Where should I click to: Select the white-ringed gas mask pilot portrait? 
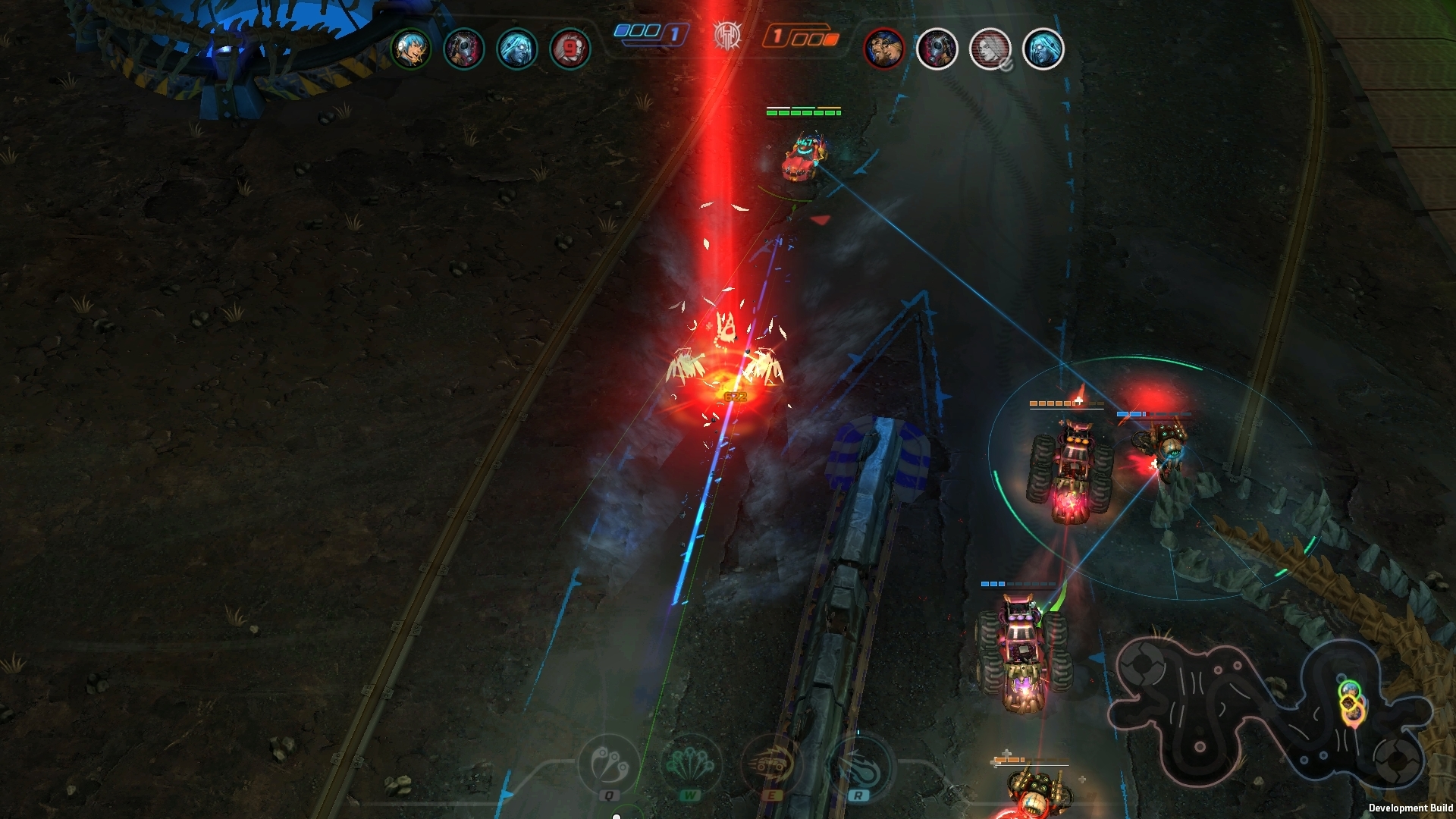coord(937,49)
